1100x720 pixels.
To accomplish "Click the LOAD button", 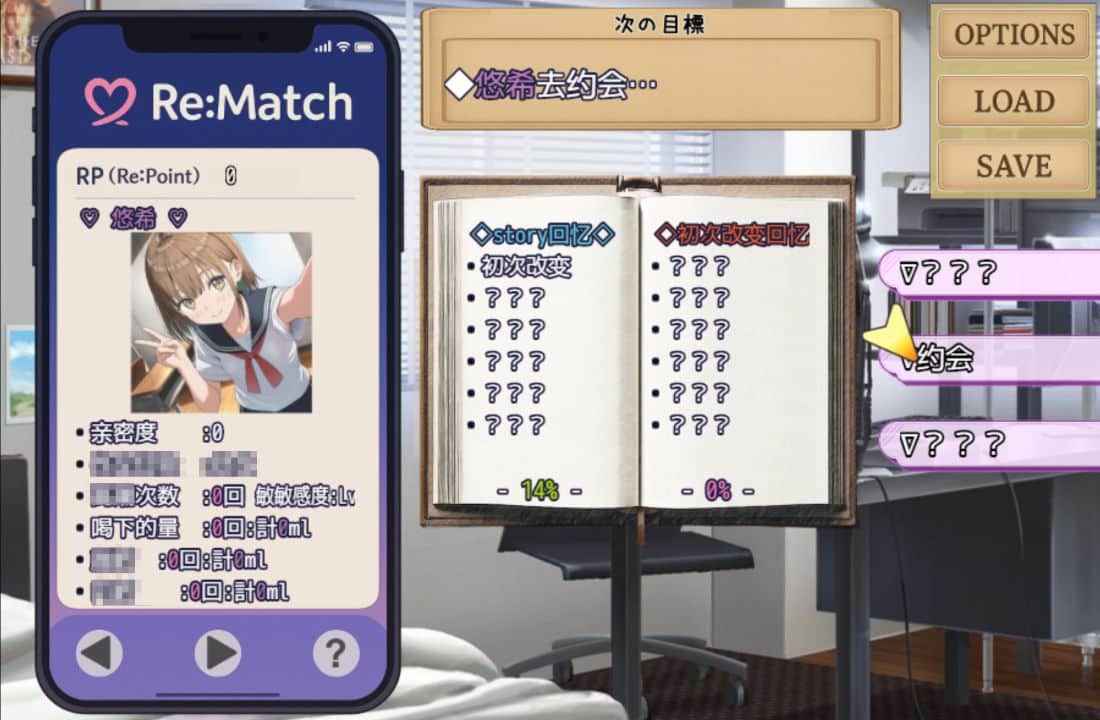I will pyautogui.click(x=1013, y=101).
